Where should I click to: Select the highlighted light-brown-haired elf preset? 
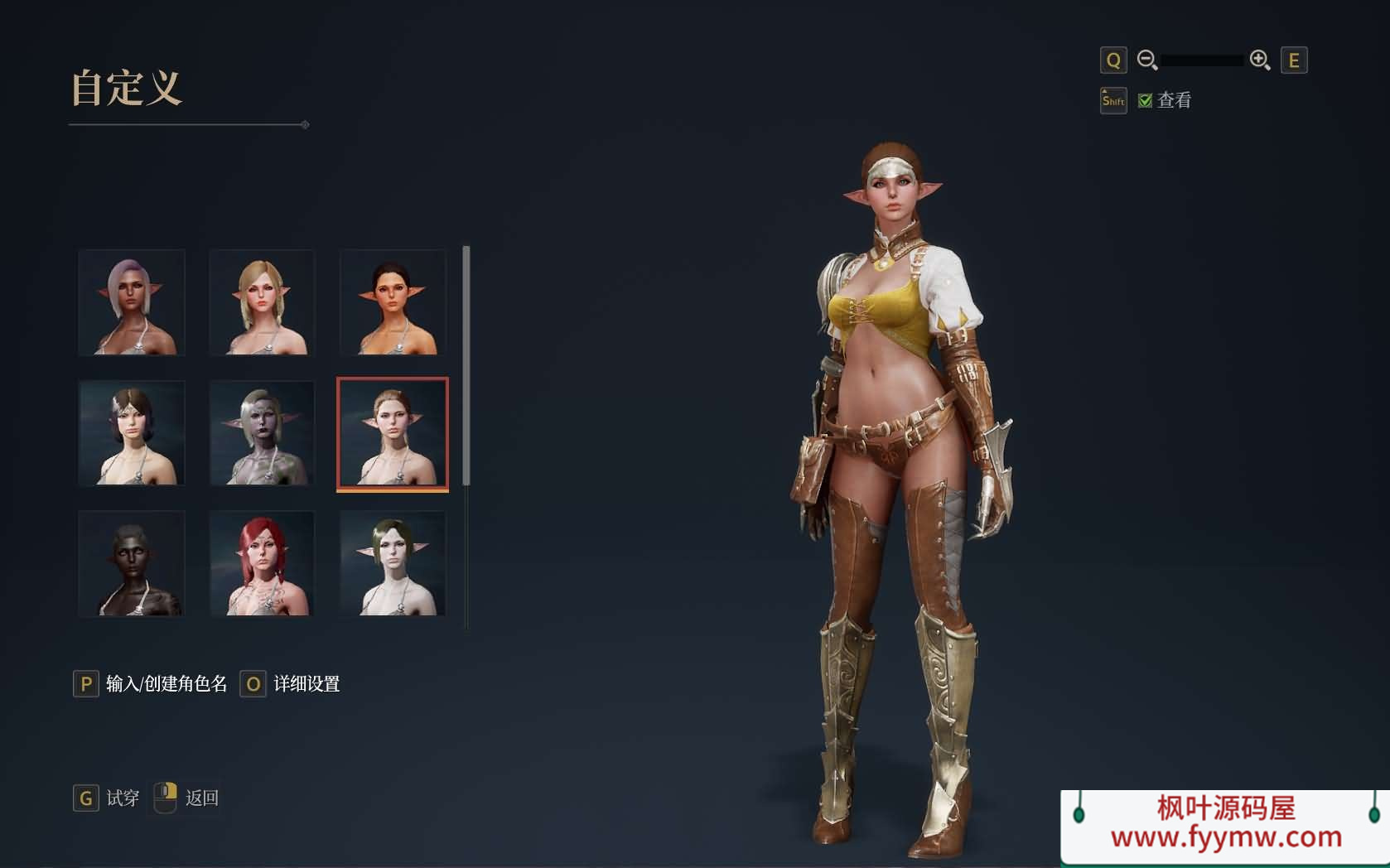point(393,433)
